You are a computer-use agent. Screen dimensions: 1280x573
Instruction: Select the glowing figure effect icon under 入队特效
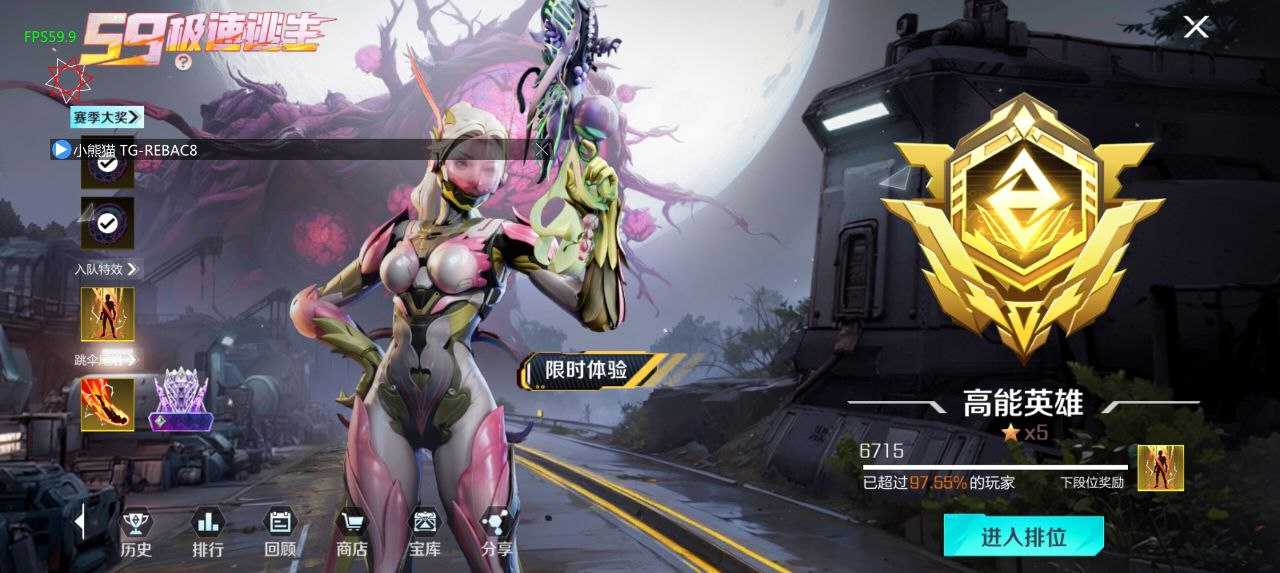[107, 314]
